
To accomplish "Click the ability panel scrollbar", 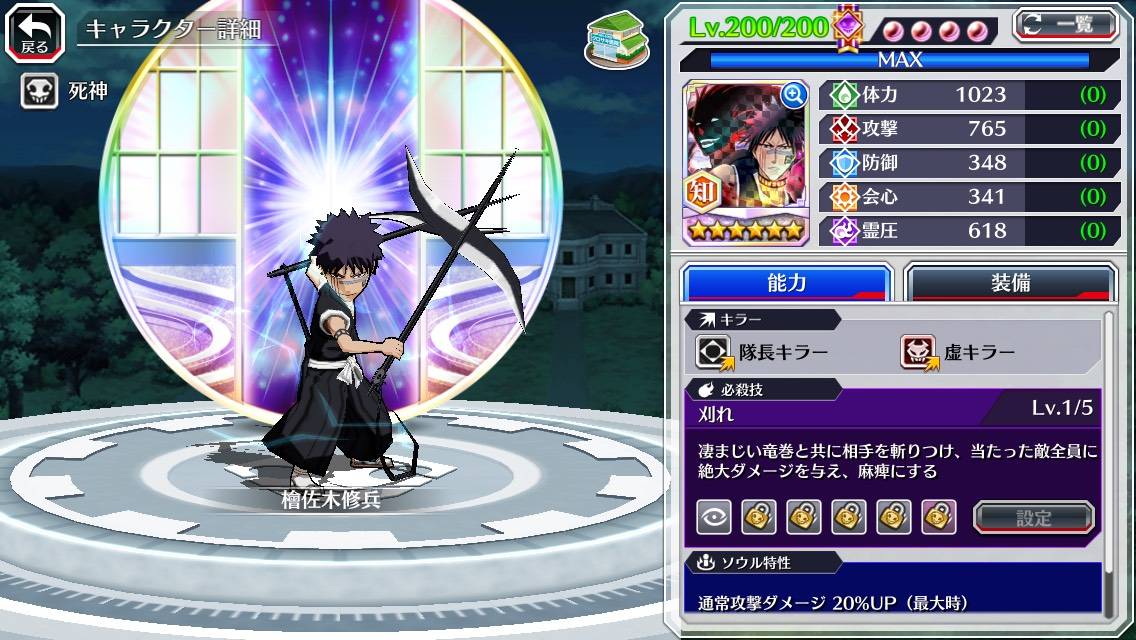I will click(x=1107, y=465).
